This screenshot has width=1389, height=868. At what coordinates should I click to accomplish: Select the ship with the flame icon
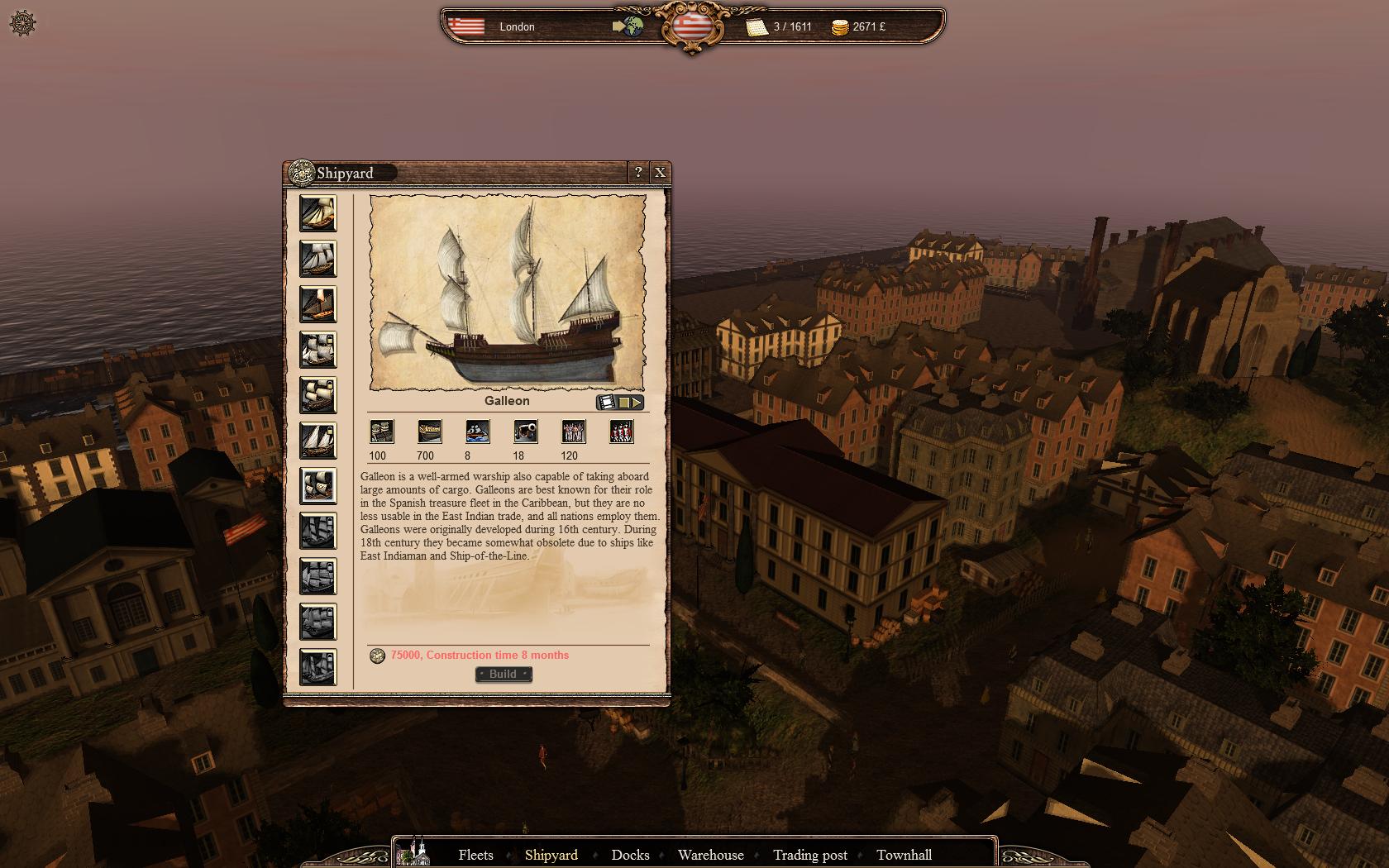318,304
